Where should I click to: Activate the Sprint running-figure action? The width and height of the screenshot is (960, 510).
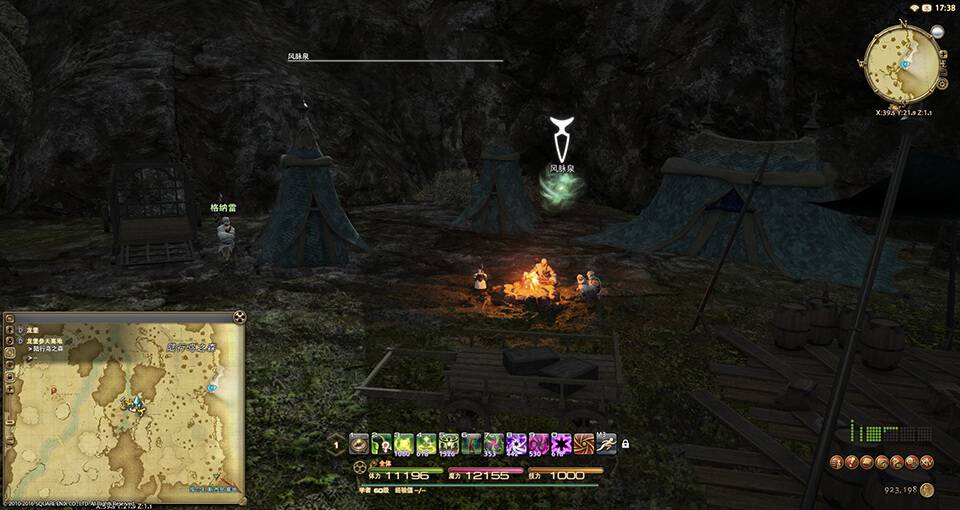tap(607, 443)
